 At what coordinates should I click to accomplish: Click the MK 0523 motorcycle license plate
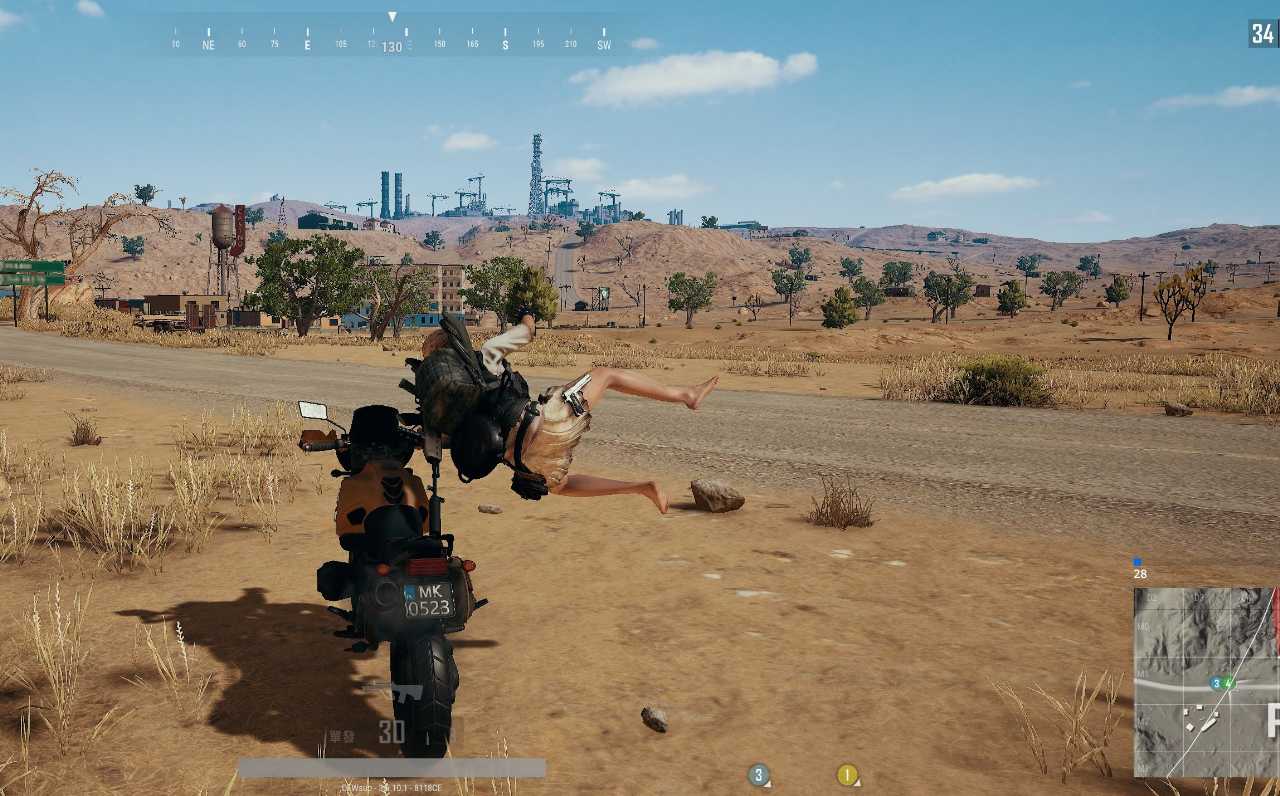(430, 598)
